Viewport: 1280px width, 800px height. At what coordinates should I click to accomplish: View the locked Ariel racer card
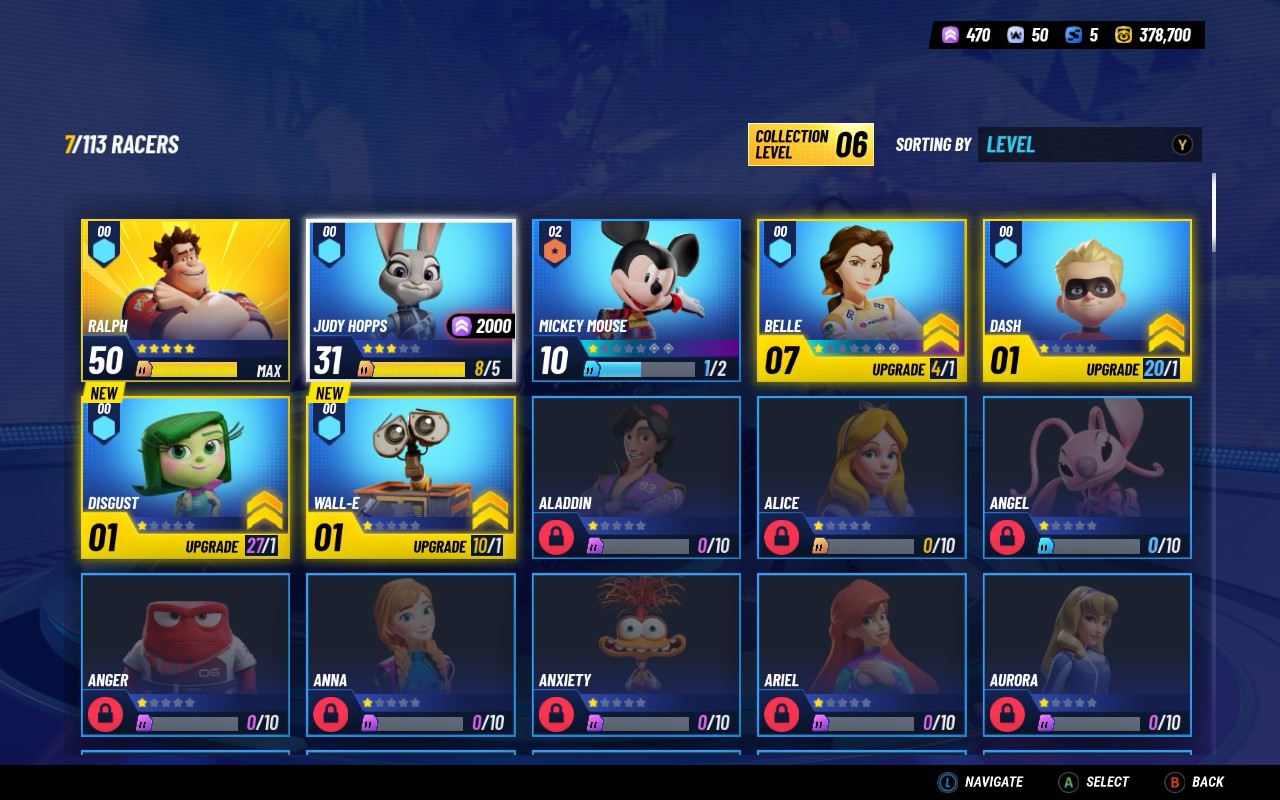point(861,654)
